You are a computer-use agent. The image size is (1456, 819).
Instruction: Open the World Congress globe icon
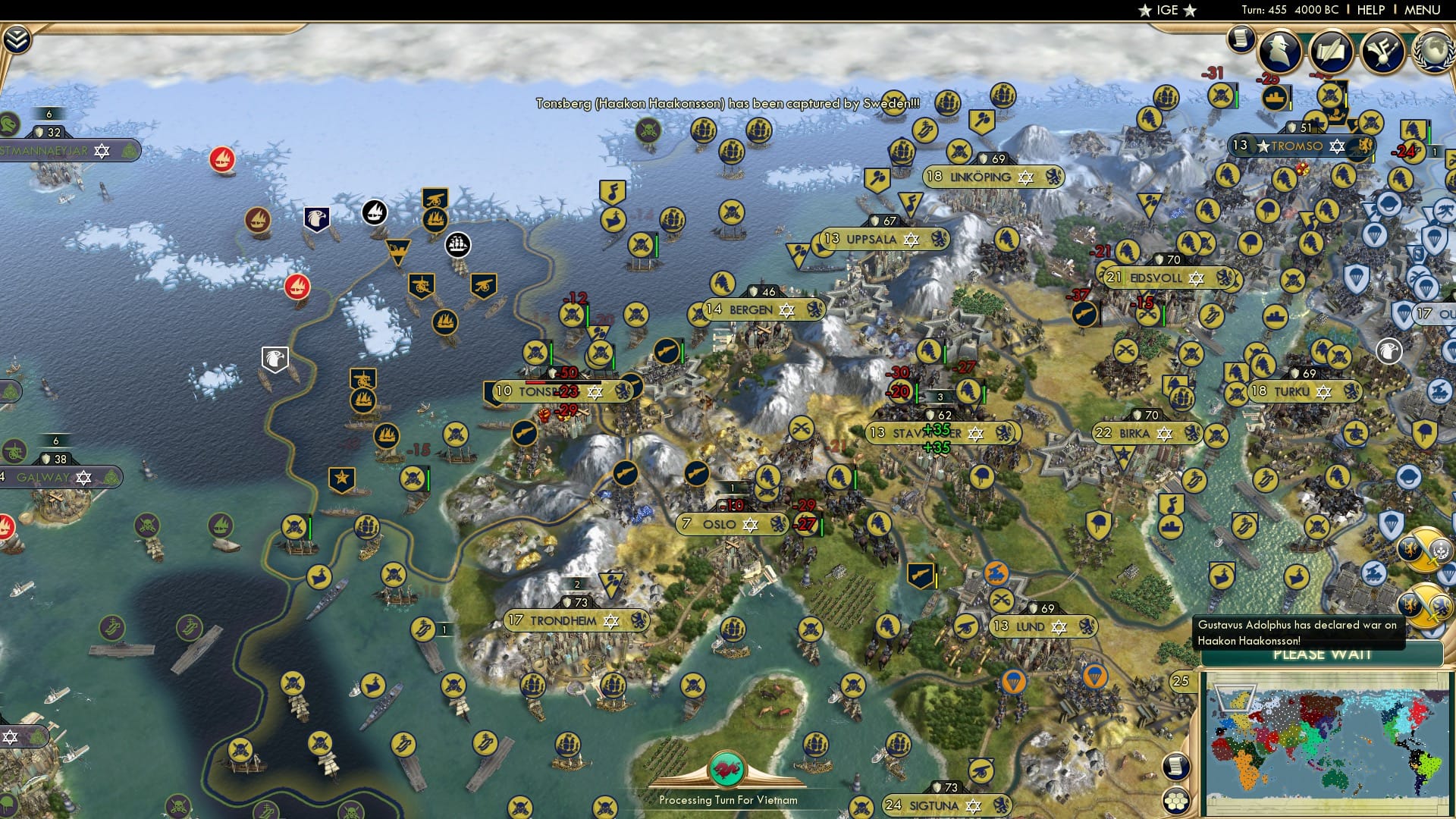click(1435, 47)
